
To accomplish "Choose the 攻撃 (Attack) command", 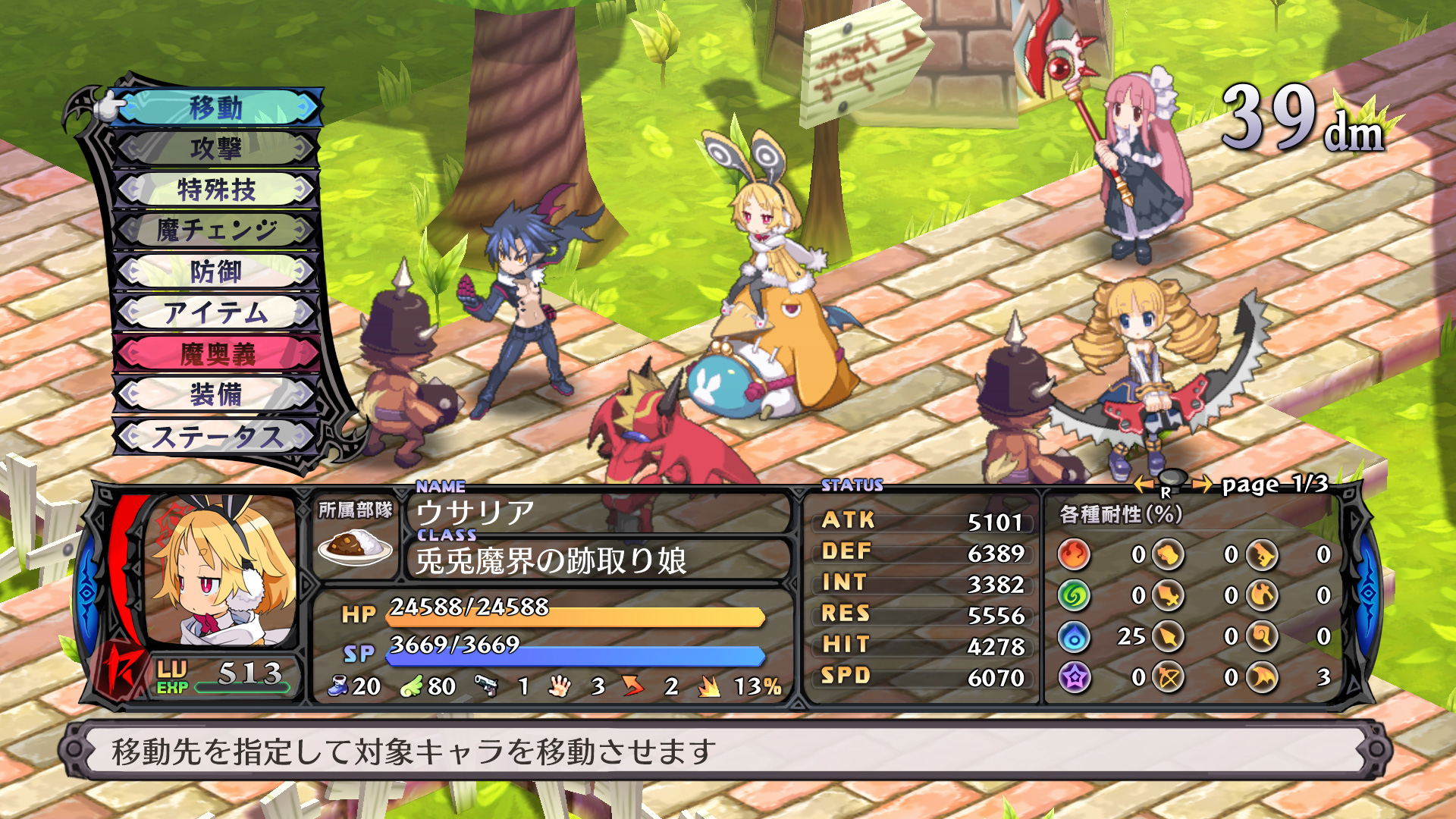I will [217, 149].
